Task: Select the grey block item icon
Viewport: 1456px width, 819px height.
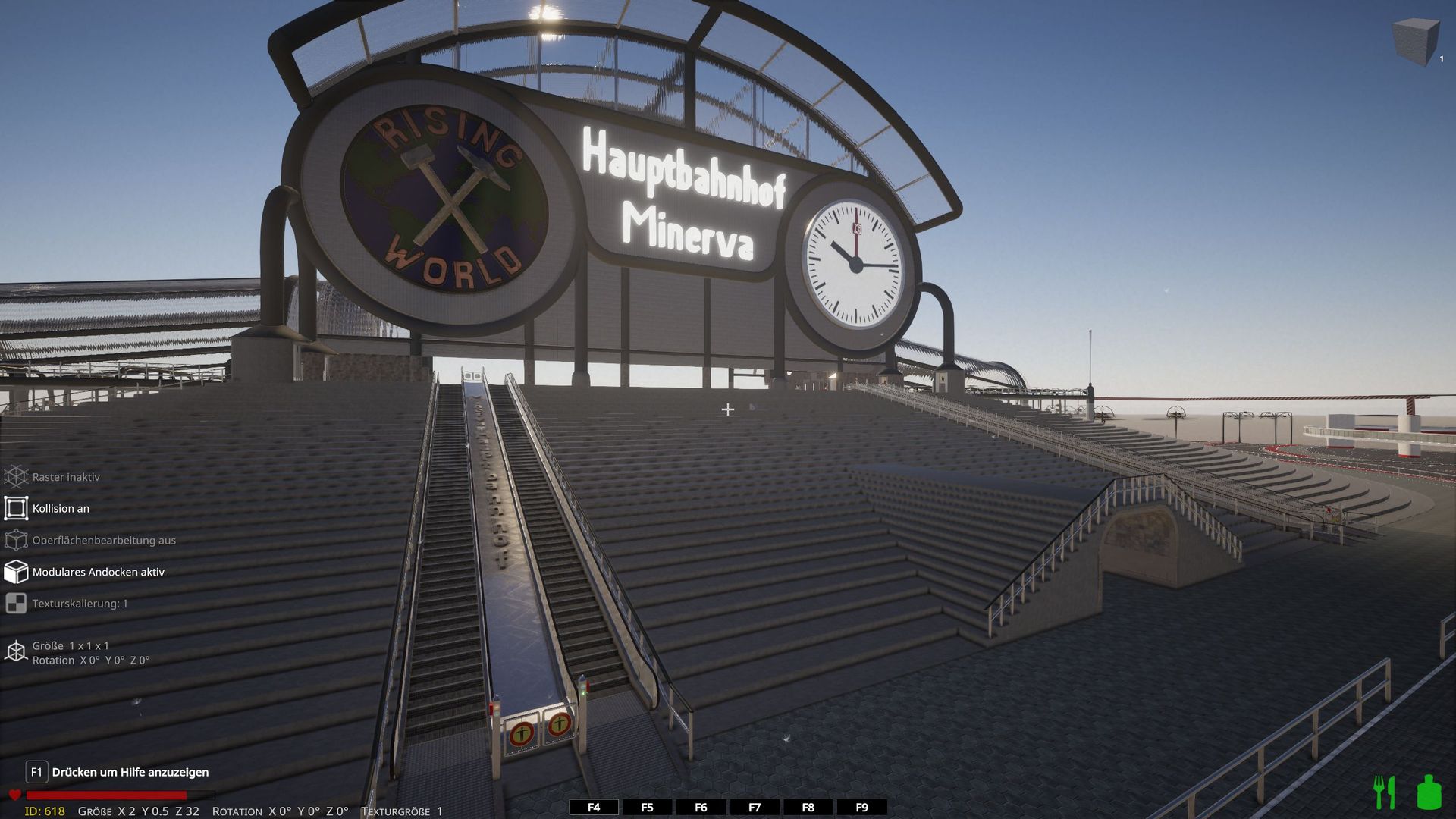Action: (x=1415, y=42)
